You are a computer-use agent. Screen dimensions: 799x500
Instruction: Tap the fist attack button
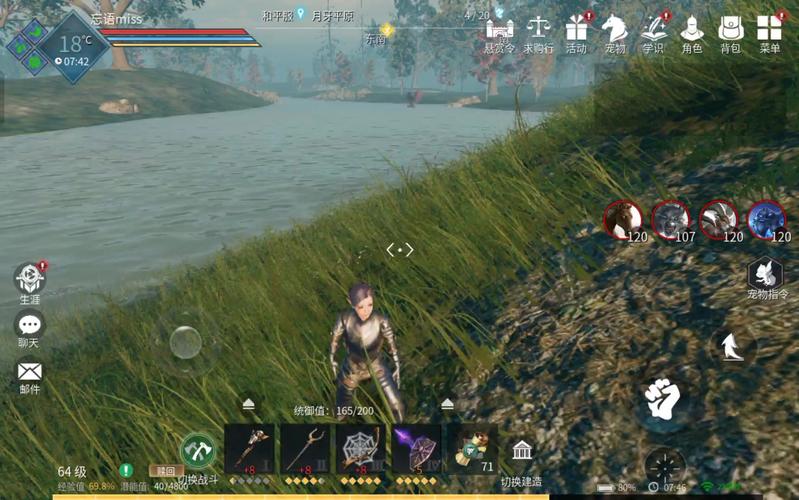coord(662,399)
